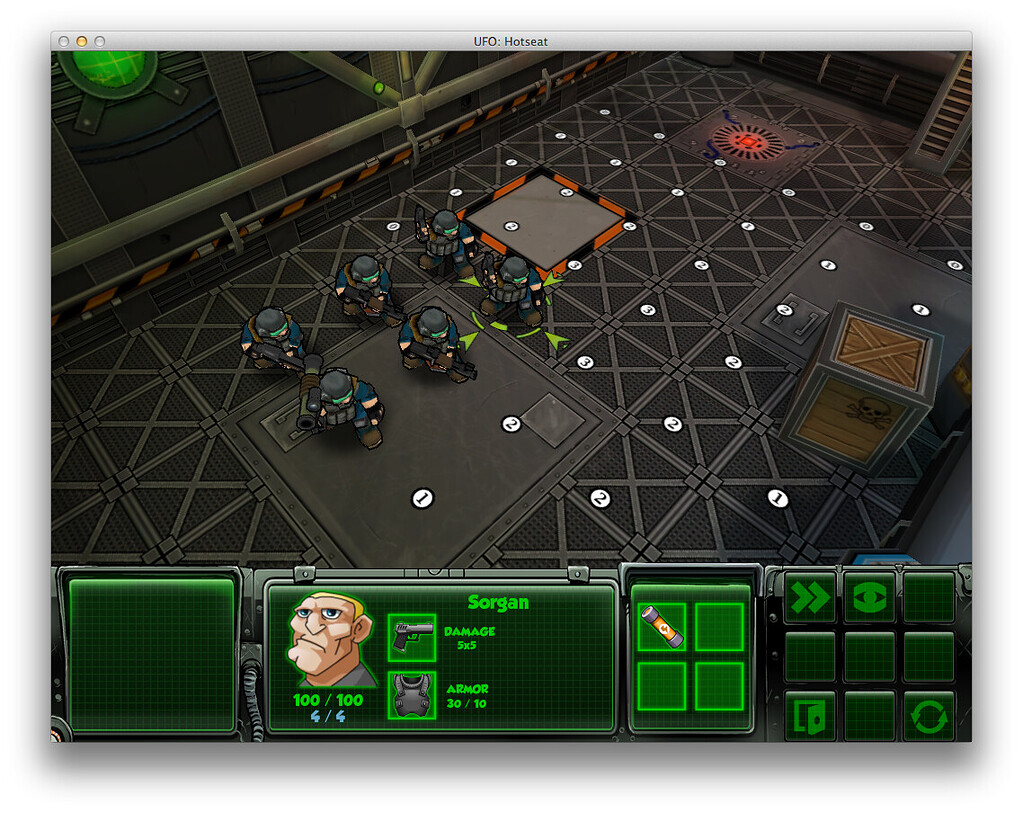
Task: Activate the eye icon button
Action: 869,598
